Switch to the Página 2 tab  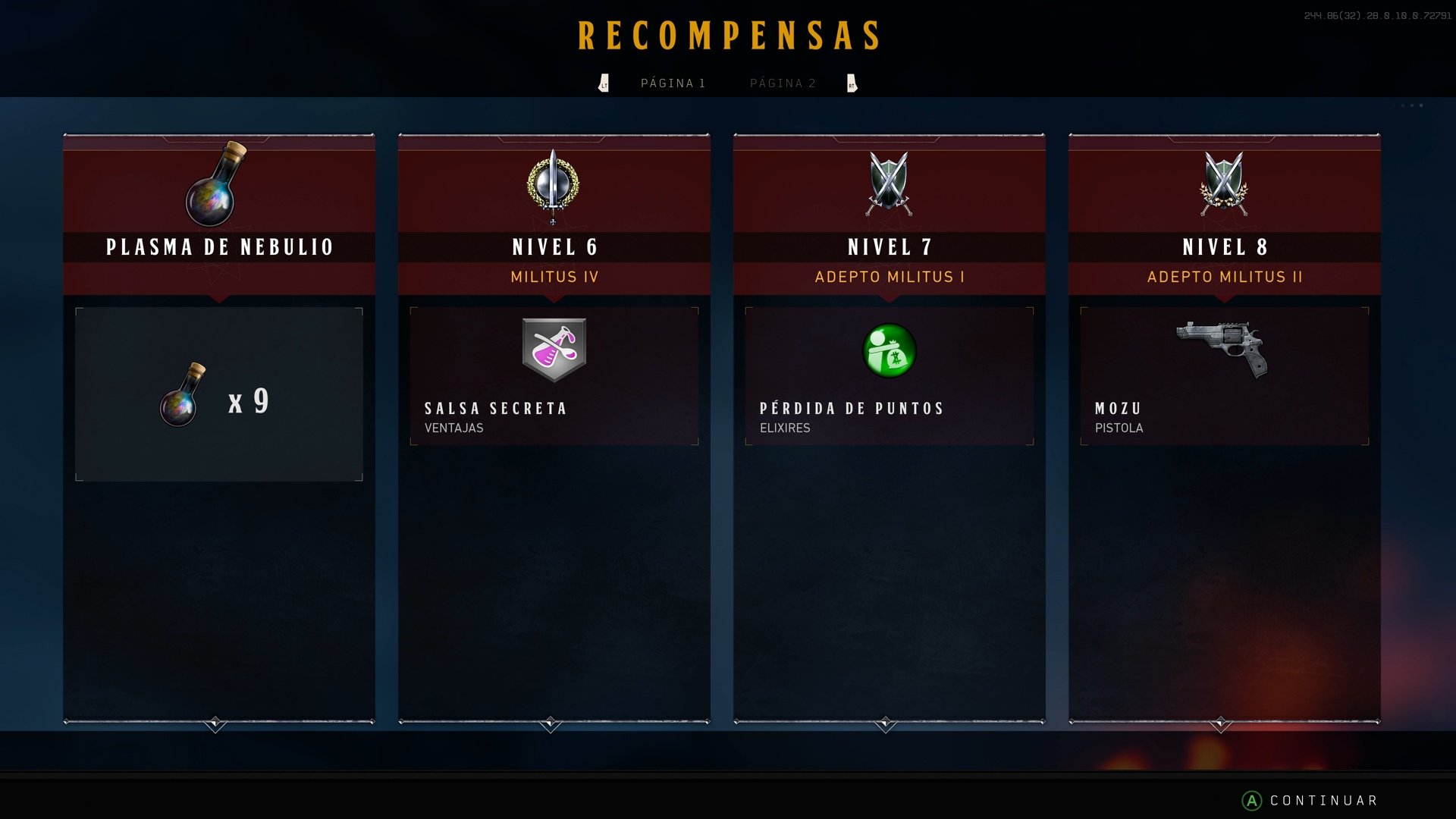(783, 83)
